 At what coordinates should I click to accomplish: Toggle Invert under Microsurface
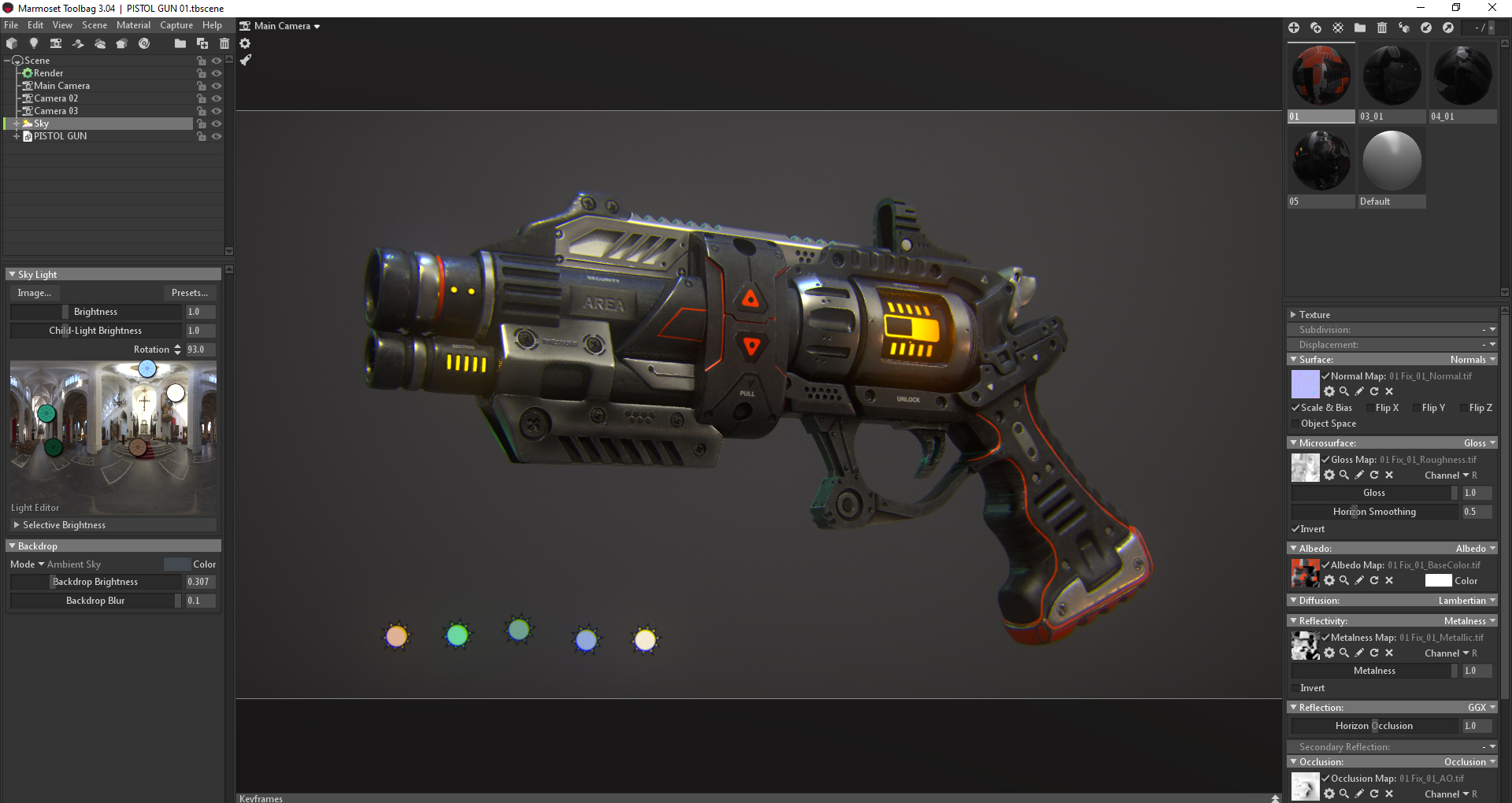tap(1295, 529)
